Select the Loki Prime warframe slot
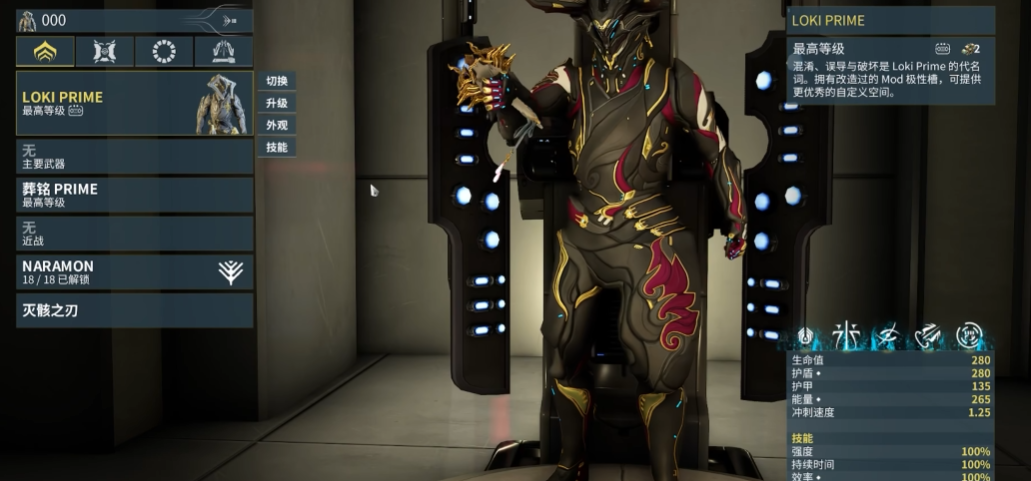 (x=134, y=103)
